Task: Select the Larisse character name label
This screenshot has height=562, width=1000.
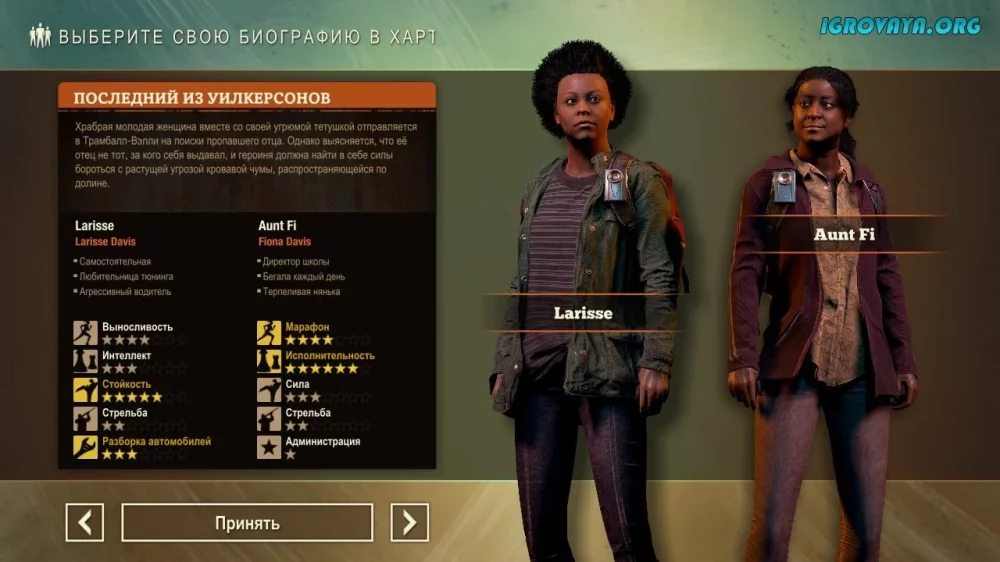Action: (583, 313)
